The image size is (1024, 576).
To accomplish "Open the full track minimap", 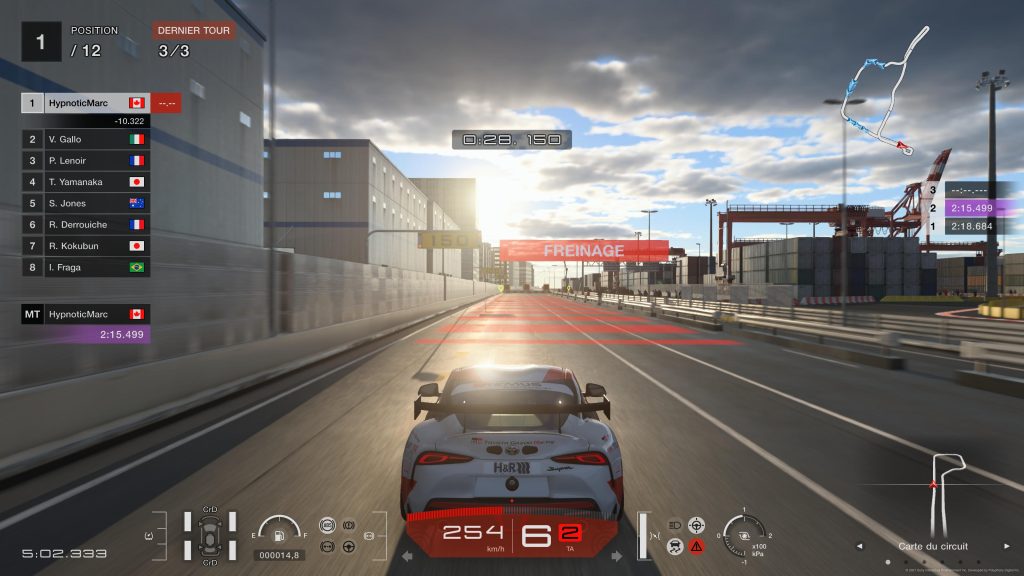I will (x=878, y=92).
